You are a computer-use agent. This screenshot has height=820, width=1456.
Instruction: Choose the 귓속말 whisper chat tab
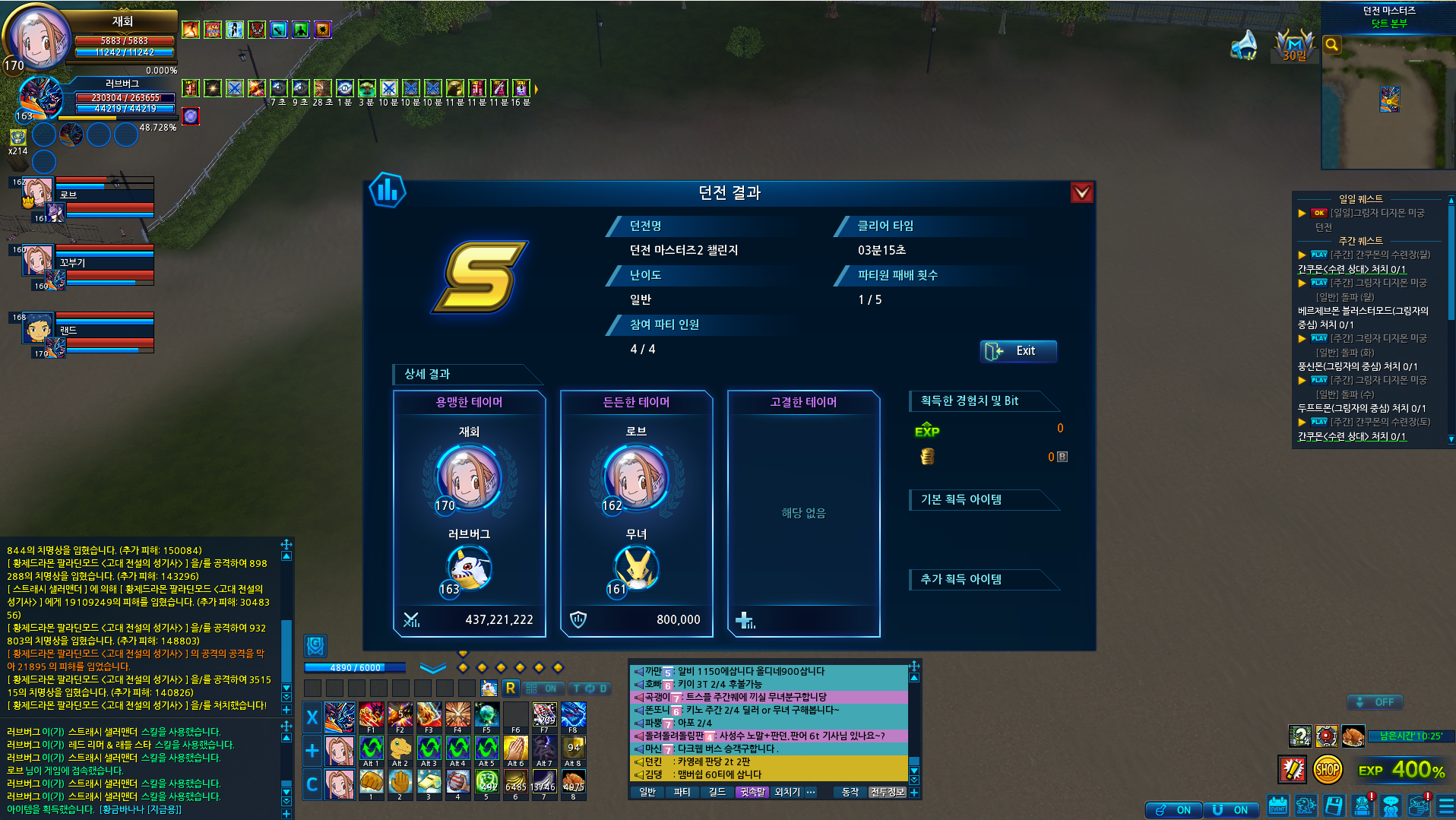point(752,792)
